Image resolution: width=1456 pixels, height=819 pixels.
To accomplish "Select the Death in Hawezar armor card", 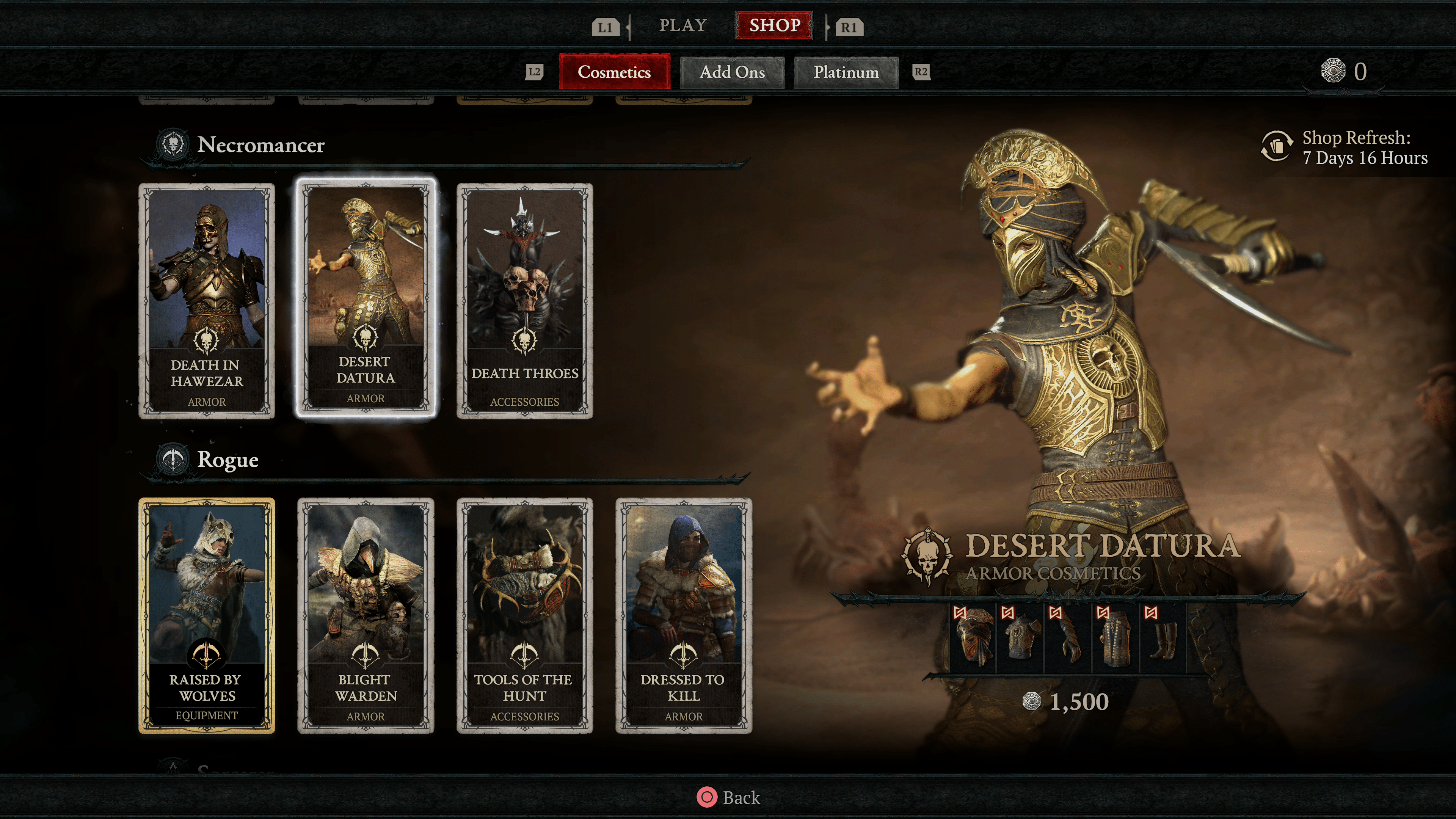I will 207,301.
